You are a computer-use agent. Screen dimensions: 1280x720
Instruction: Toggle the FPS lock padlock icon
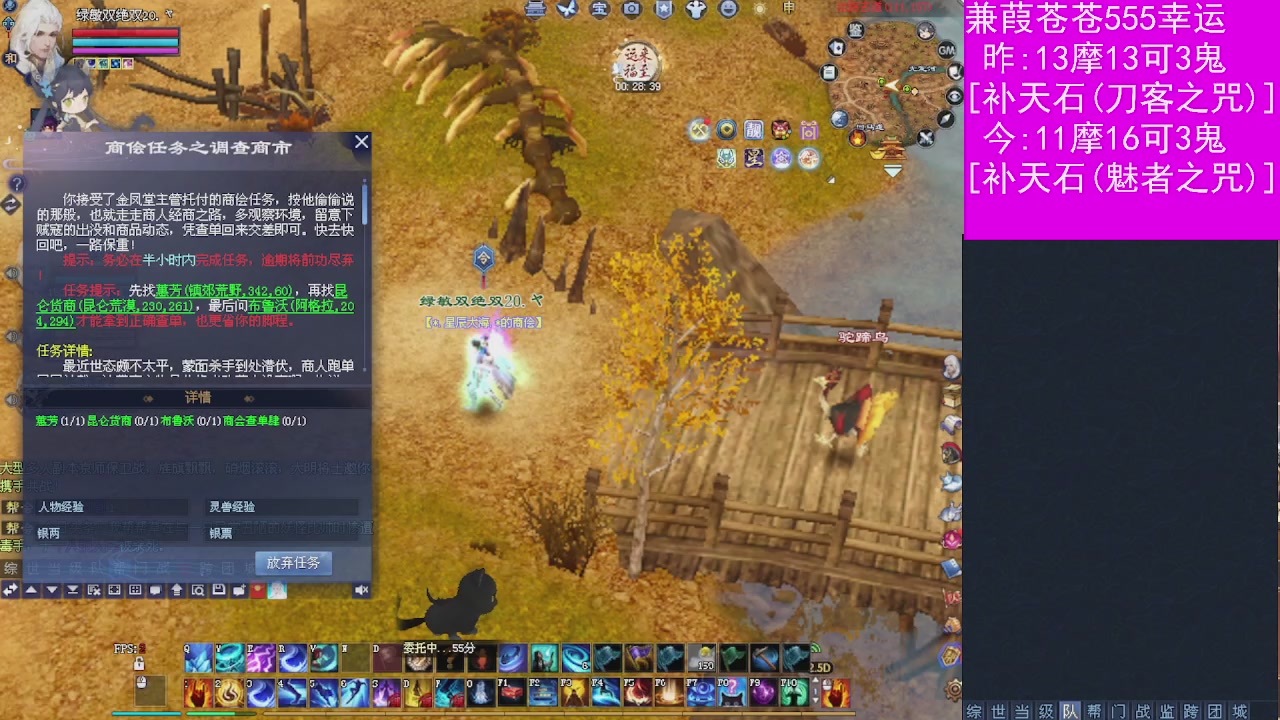[139, 665]
